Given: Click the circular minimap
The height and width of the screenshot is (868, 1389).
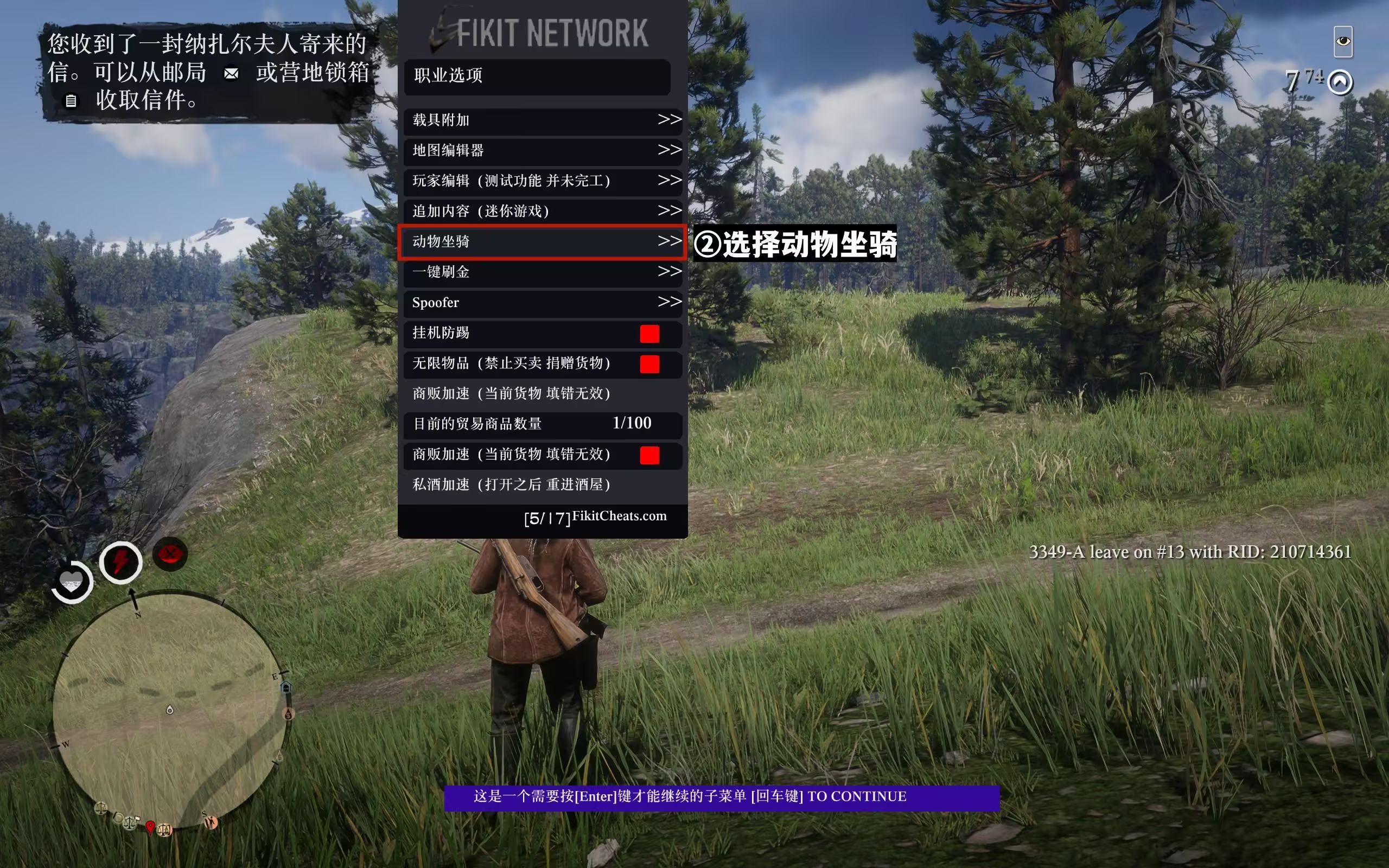Looking at the screenshot, I should (x=170, y=711).
